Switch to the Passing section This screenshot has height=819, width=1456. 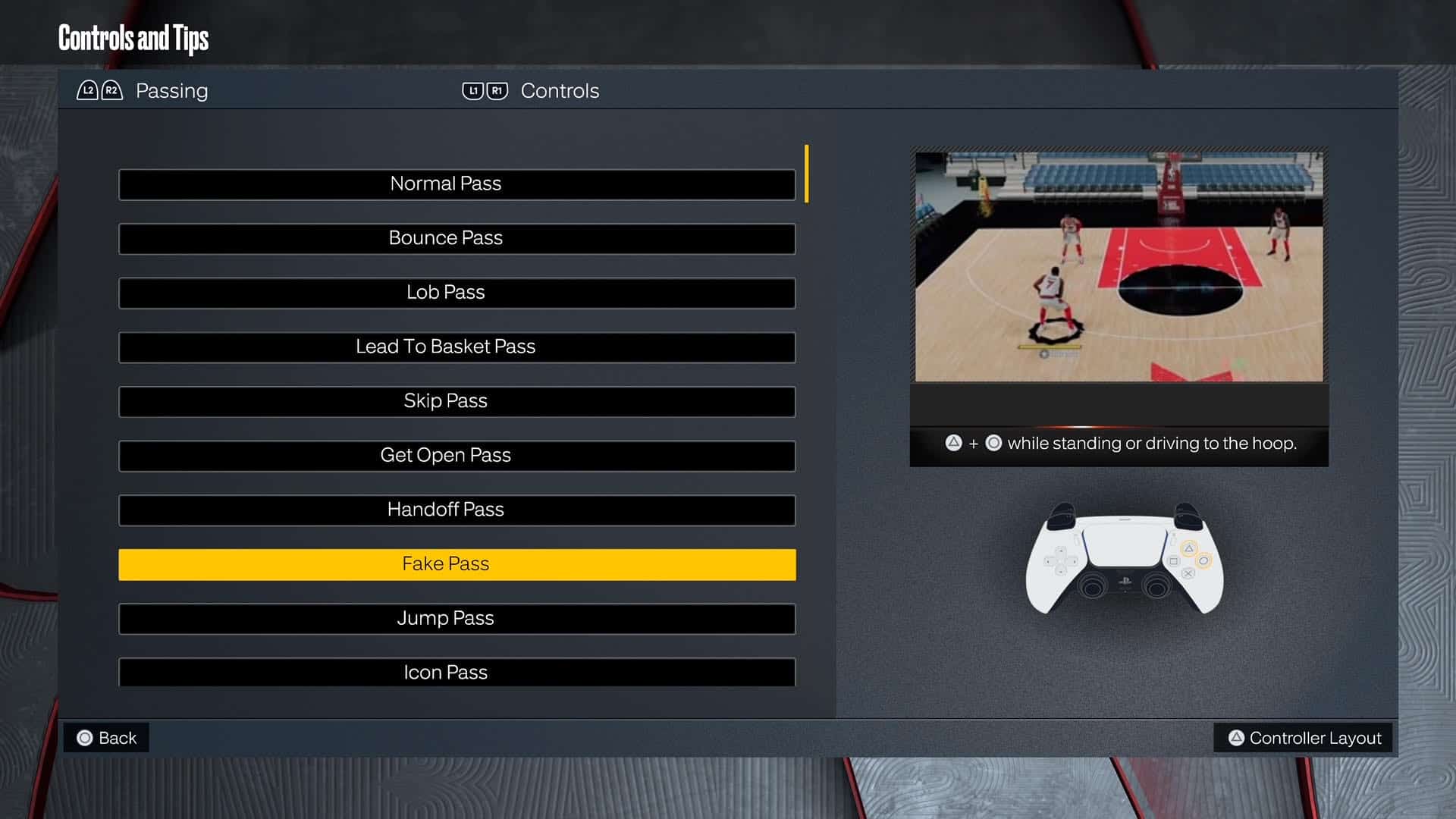[171, 91]
